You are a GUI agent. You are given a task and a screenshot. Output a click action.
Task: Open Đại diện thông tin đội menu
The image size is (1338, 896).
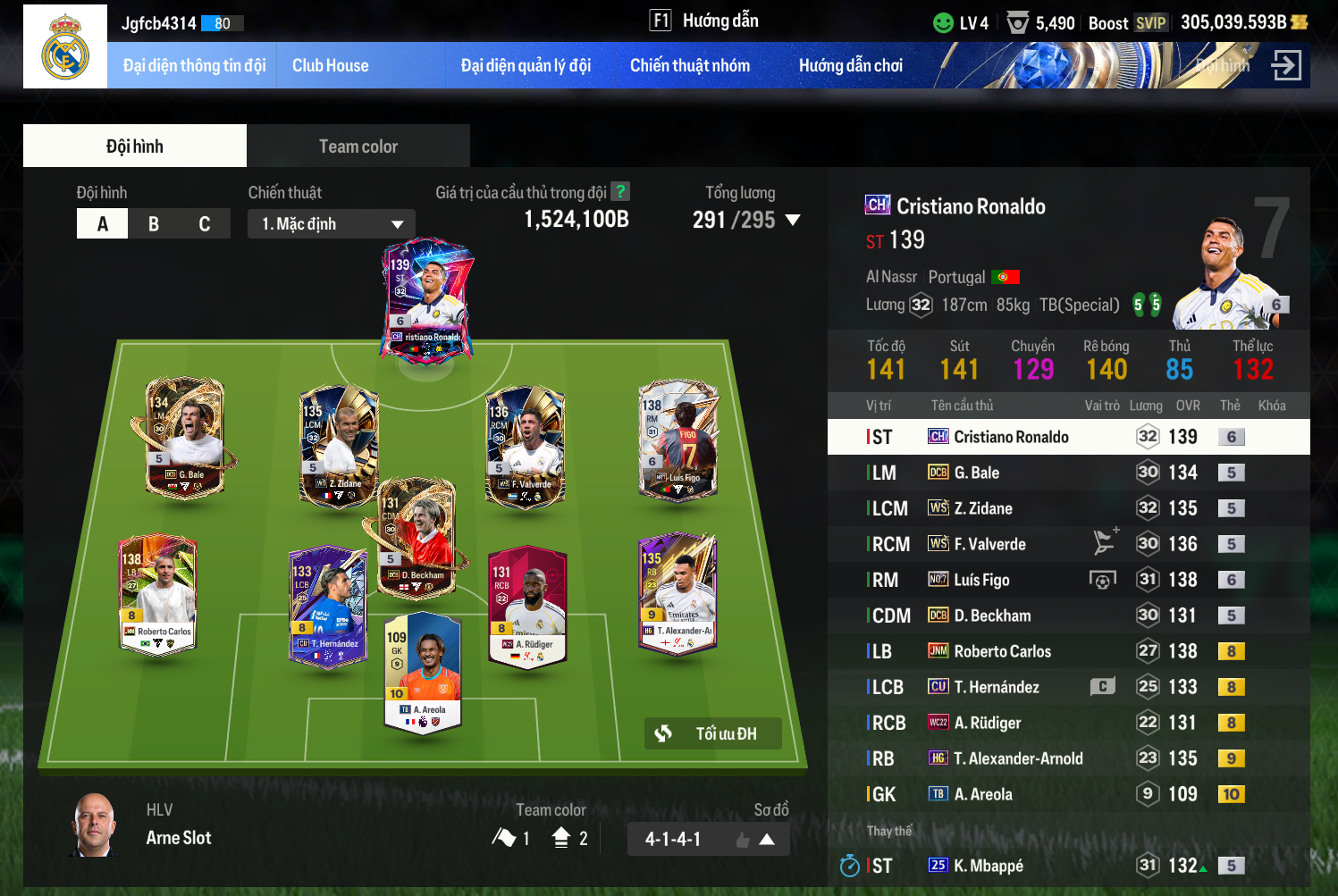tap(194, 65)
